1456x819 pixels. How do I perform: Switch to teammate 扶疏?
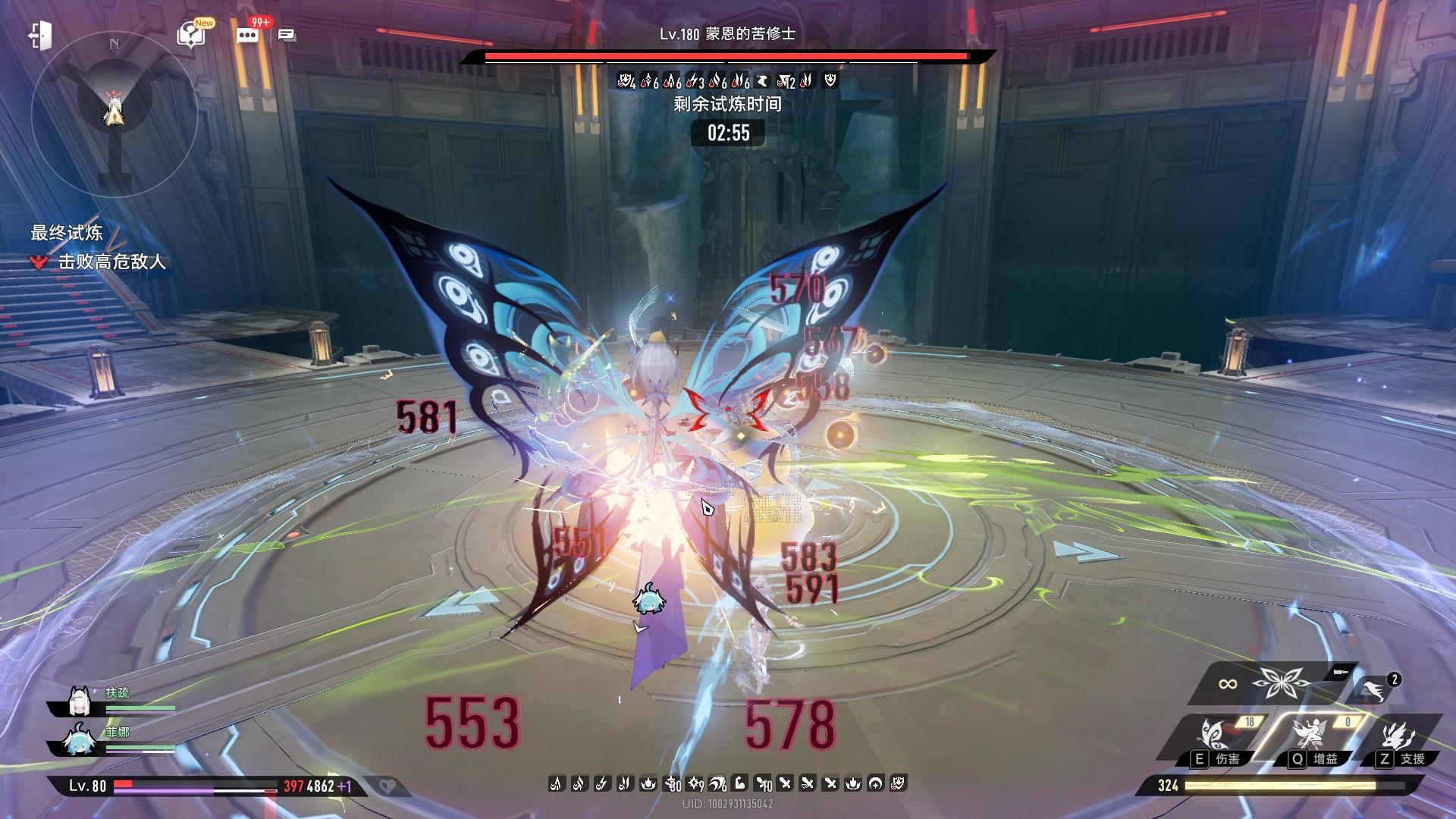click(x=80, y=702)
